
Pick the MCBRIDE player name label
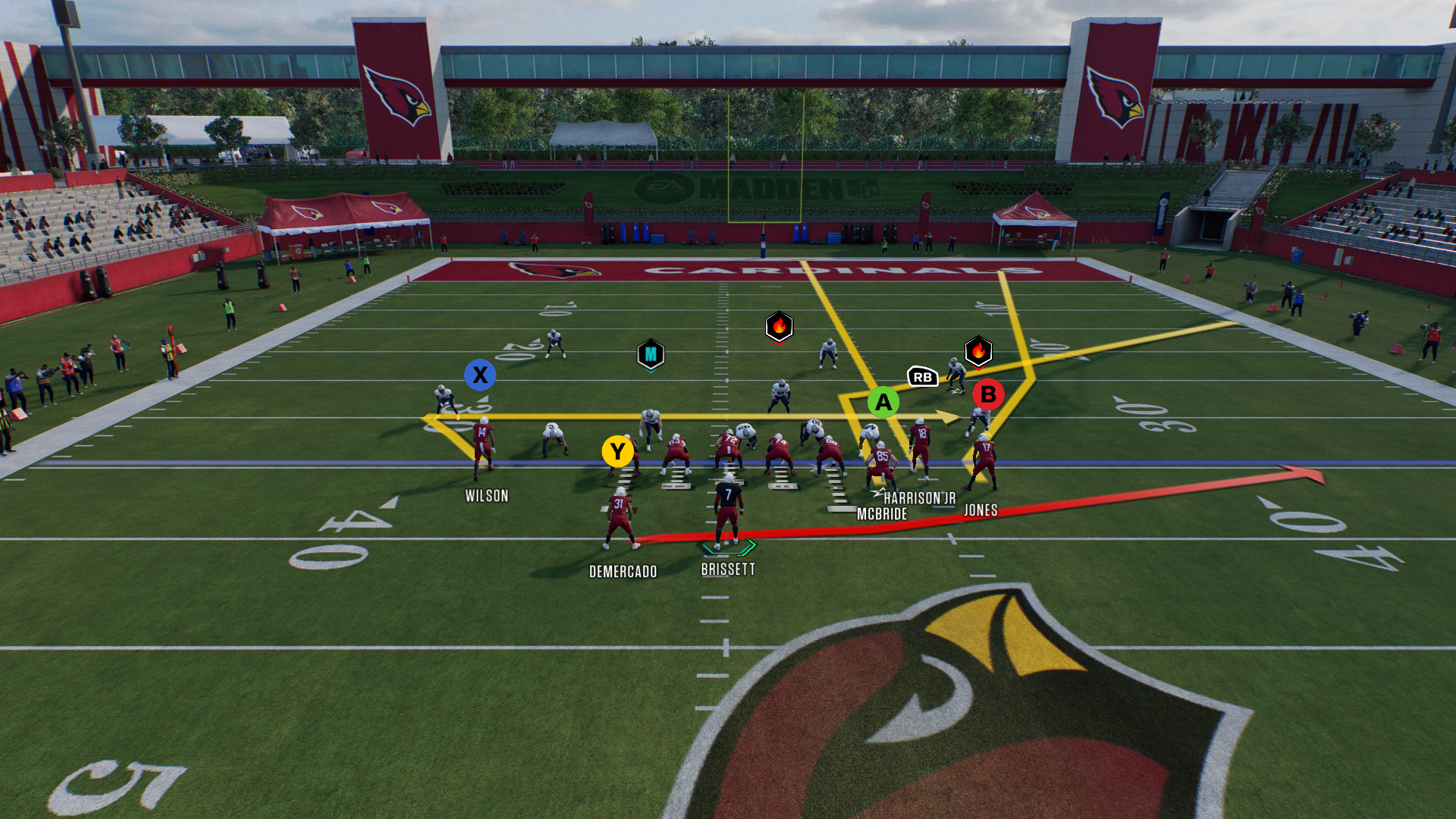click(882, 514)
